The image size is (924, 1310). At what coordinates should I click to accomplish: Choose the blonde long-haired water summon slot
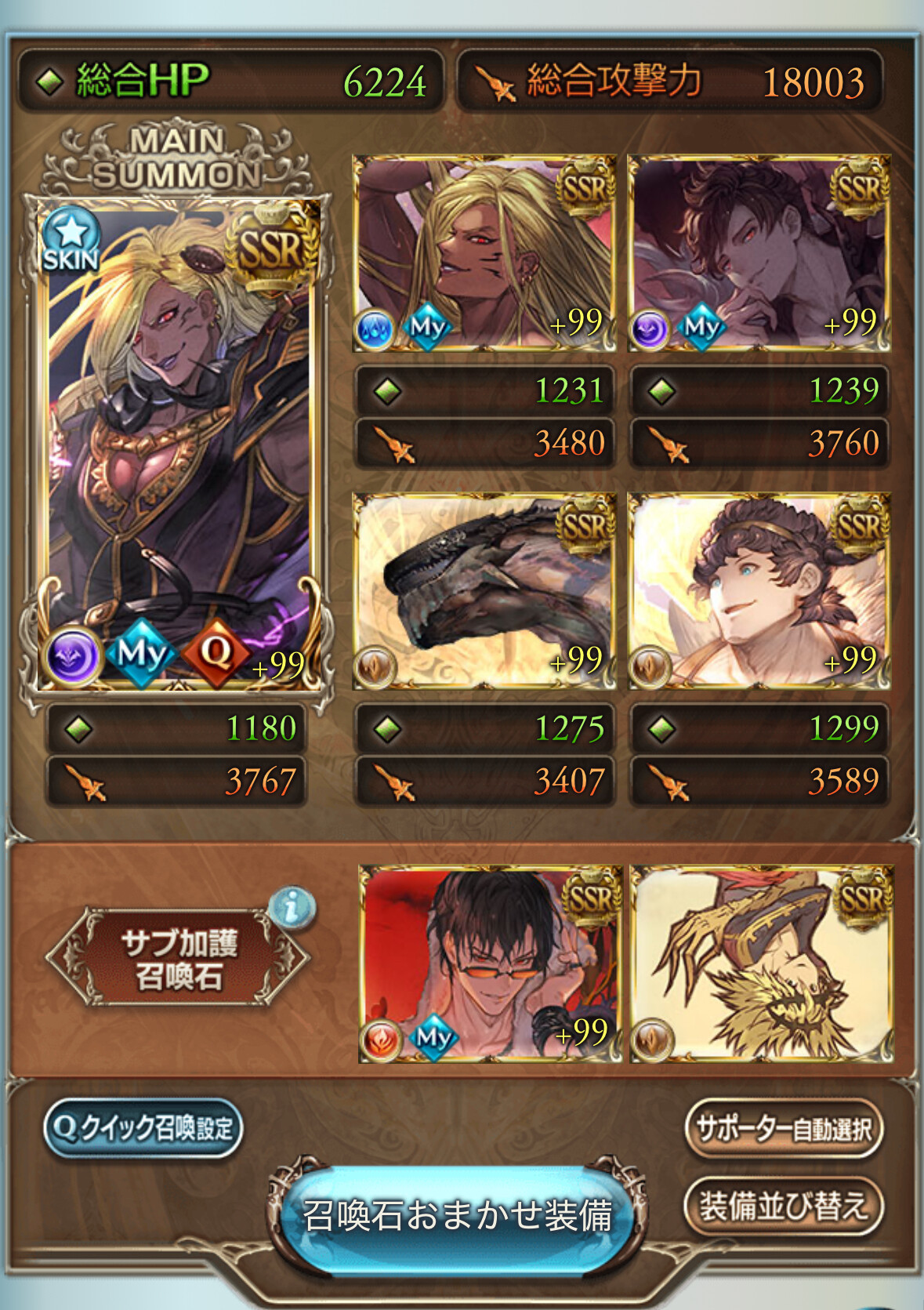click(484, 252)
